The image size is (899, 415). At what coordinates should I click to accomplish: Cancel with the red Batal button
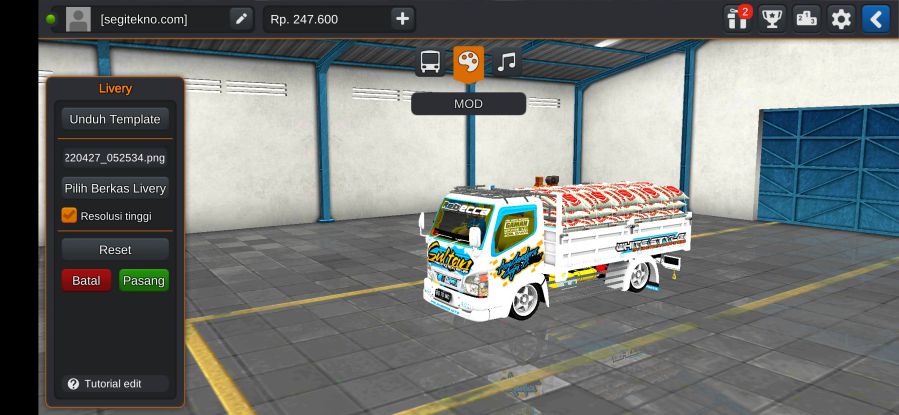point(86,280)
